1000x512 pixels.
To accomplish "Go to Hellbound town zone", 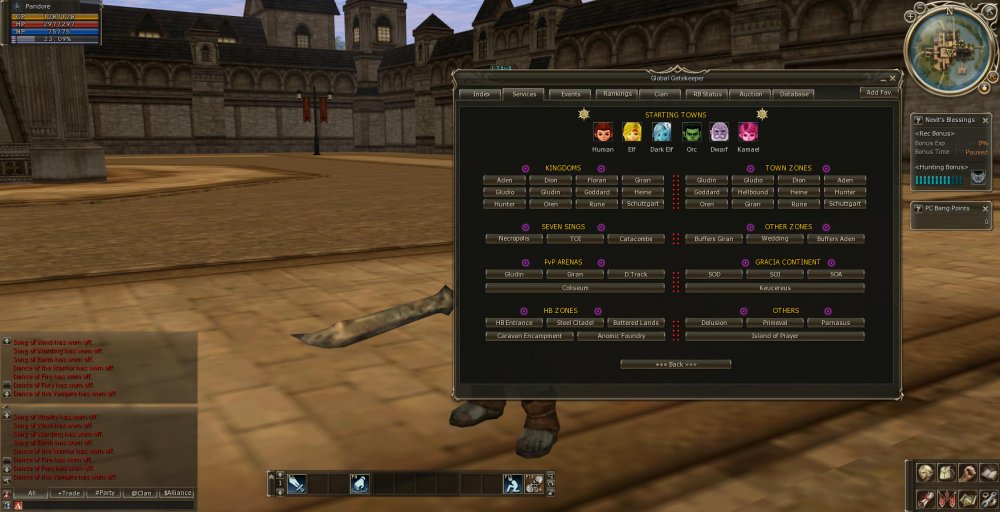I will point(752,192).
